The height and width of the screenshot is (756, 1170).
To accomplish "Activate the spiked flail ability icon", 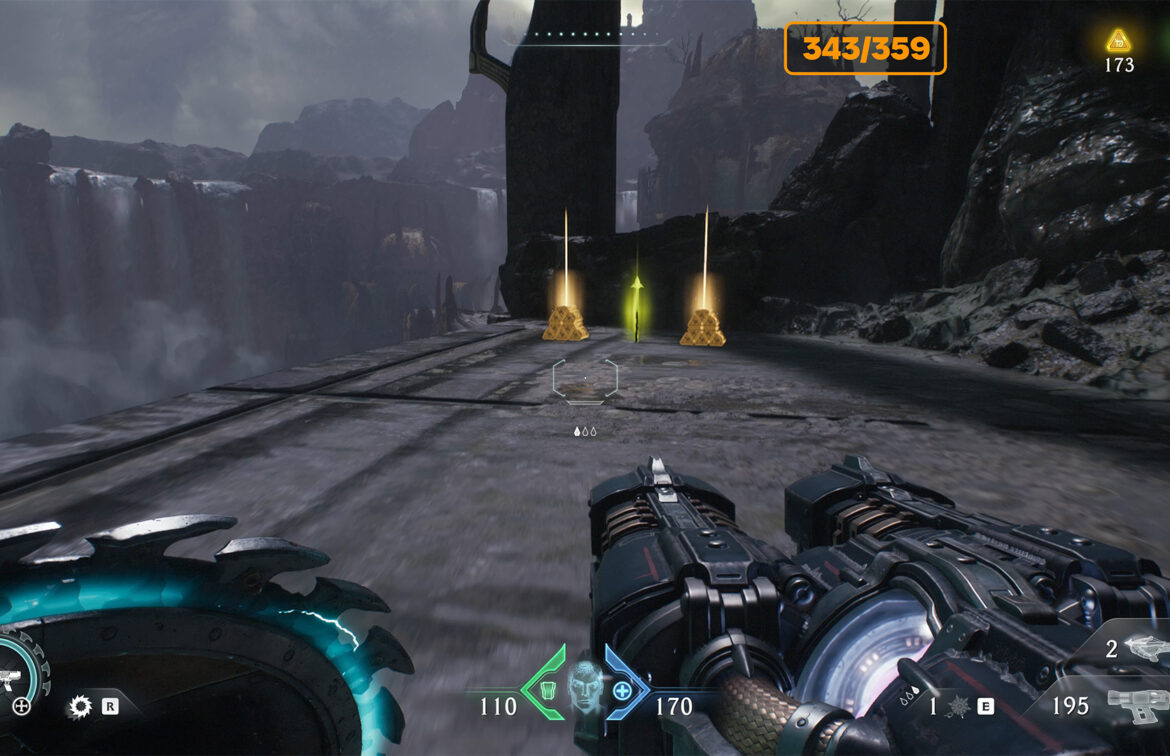I will coord(957,706).
